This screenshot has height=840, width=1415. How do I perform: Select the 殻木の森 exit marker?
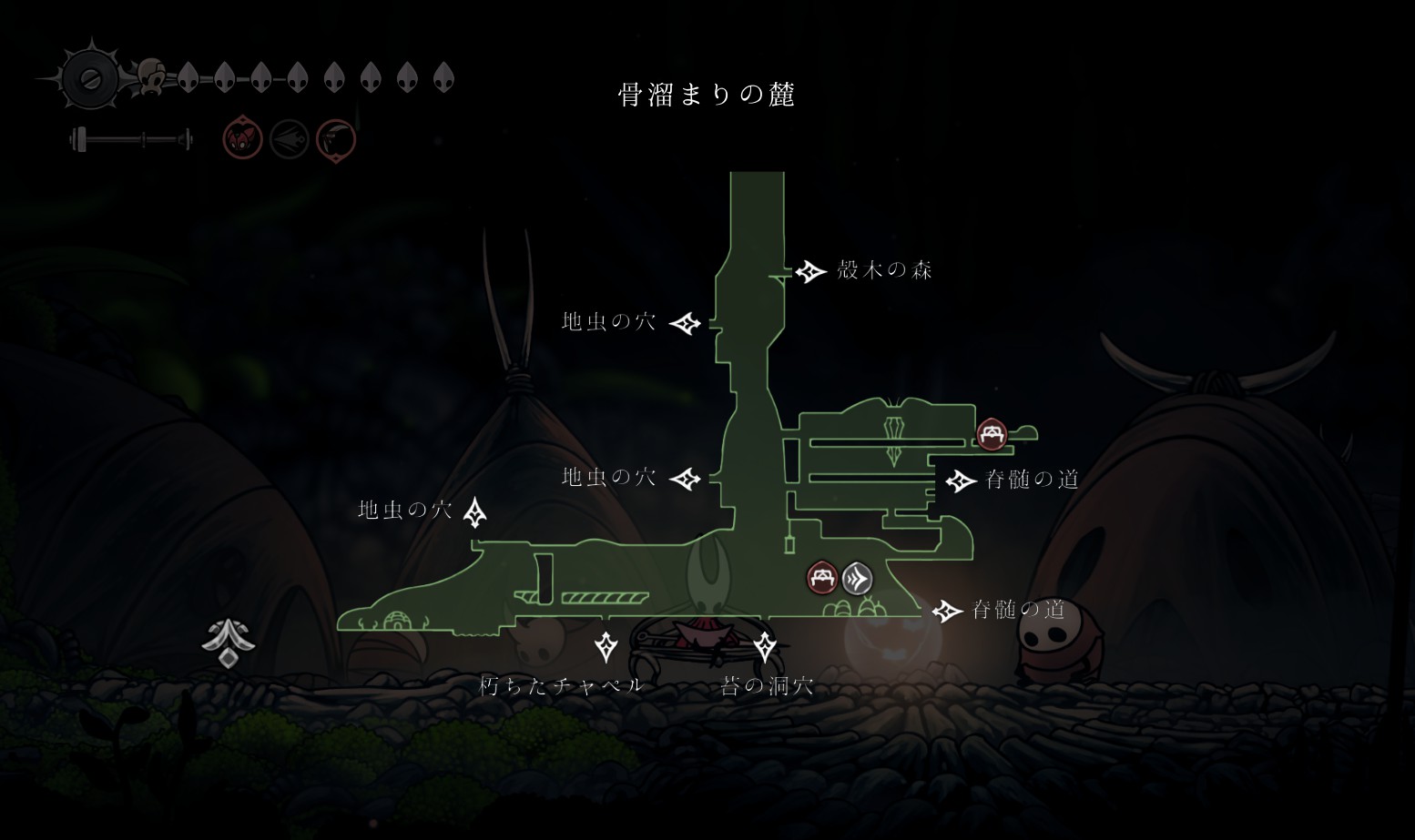coord(809,271)
